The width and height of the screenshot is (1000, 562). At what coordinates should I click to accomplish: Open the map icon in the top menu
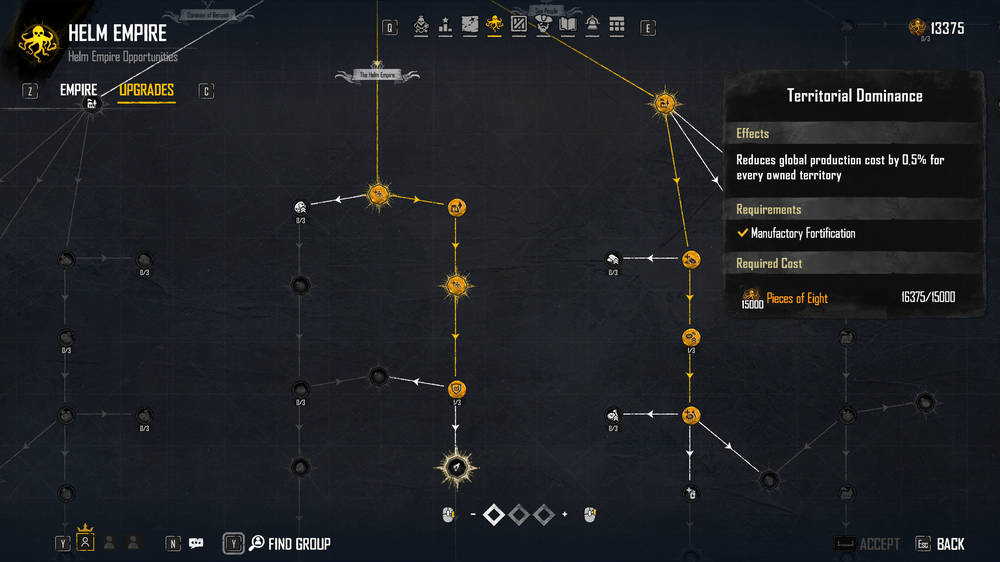(470, 25)
